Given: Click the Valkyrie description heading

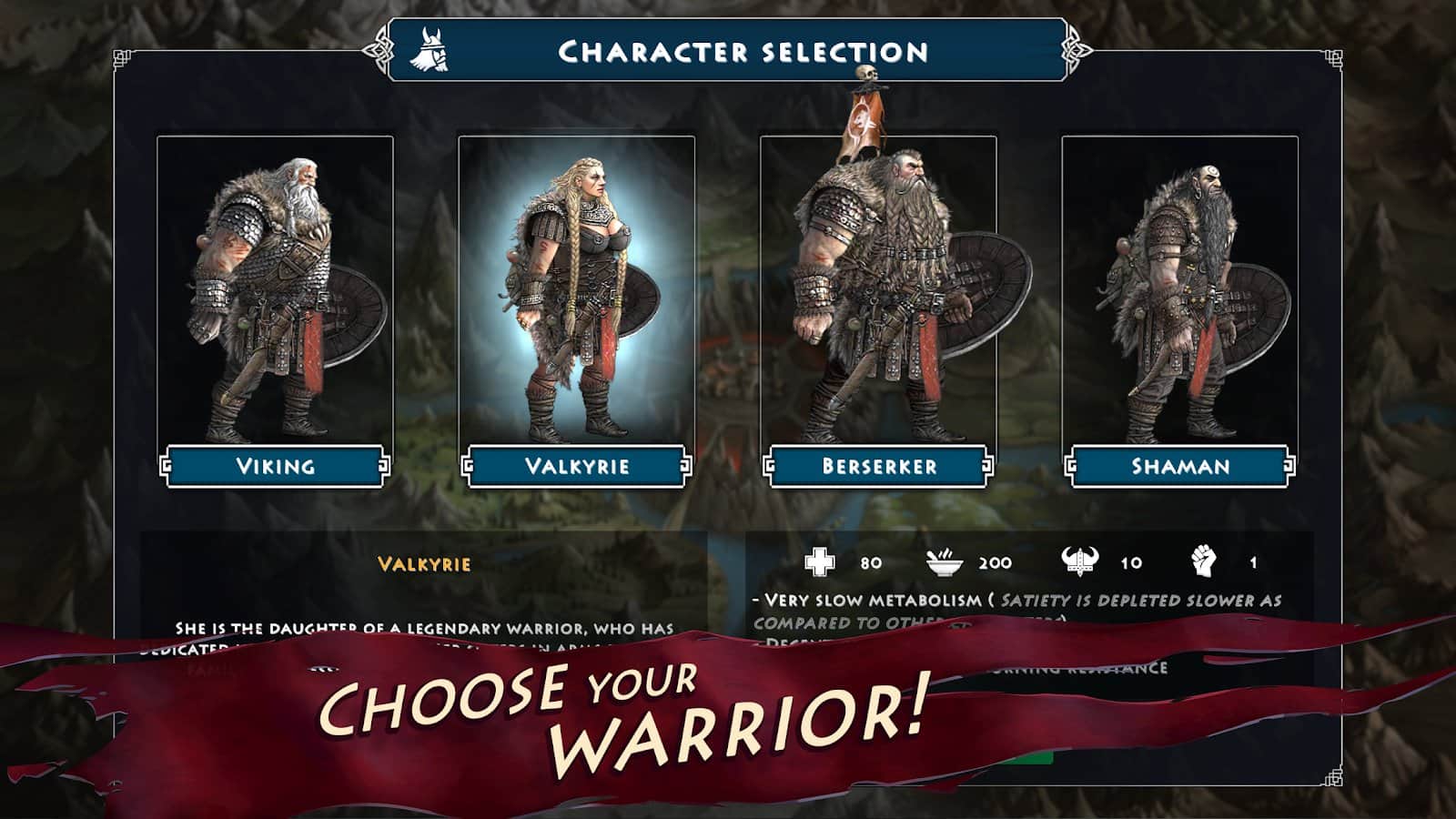Looking at the screenshot, I should coord(423,562).
